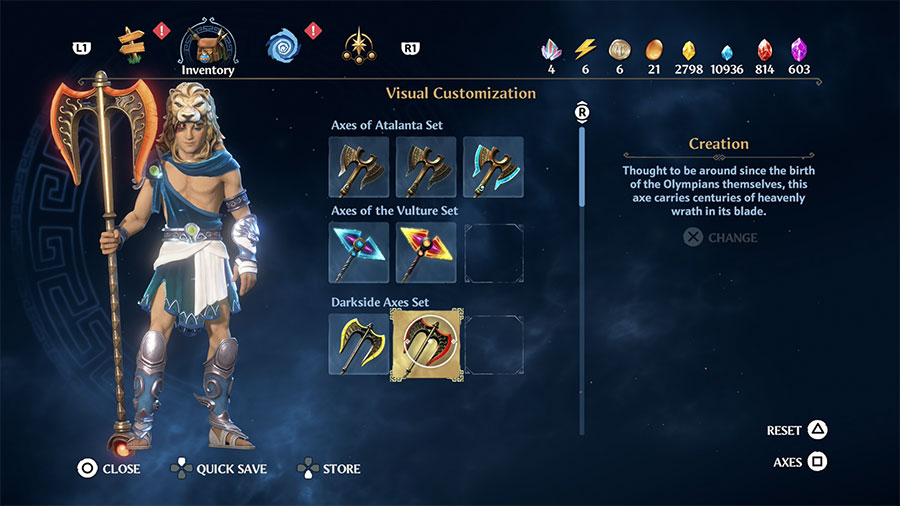Select the highlighted Creation axe slot
The width and height of the screenshot is (900, 506).
426,344
